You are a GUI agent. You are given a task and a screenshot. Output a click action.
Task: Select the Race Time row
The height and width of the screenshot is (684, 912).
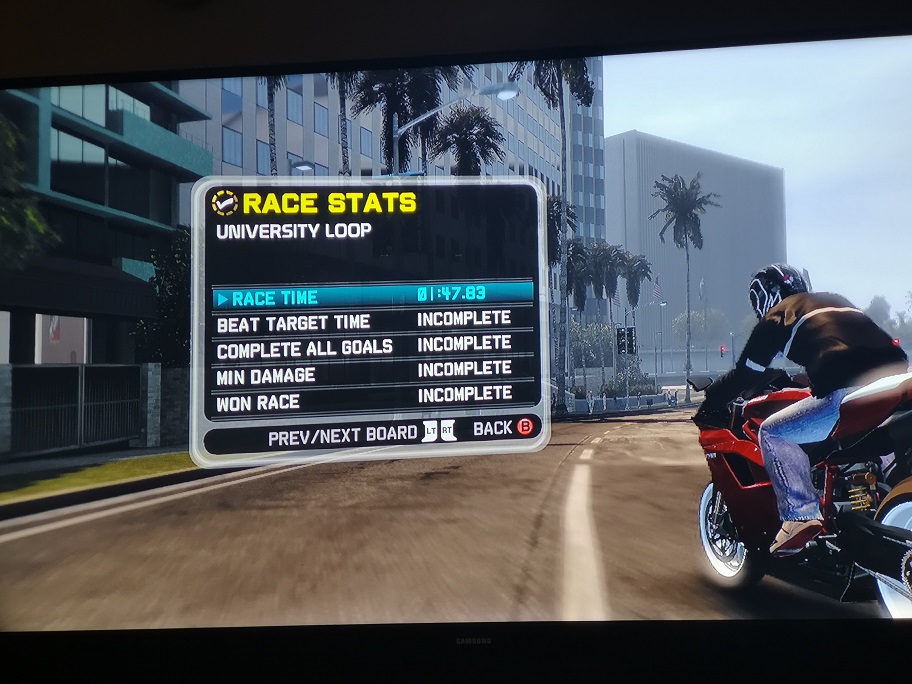[x=372, y=295]
